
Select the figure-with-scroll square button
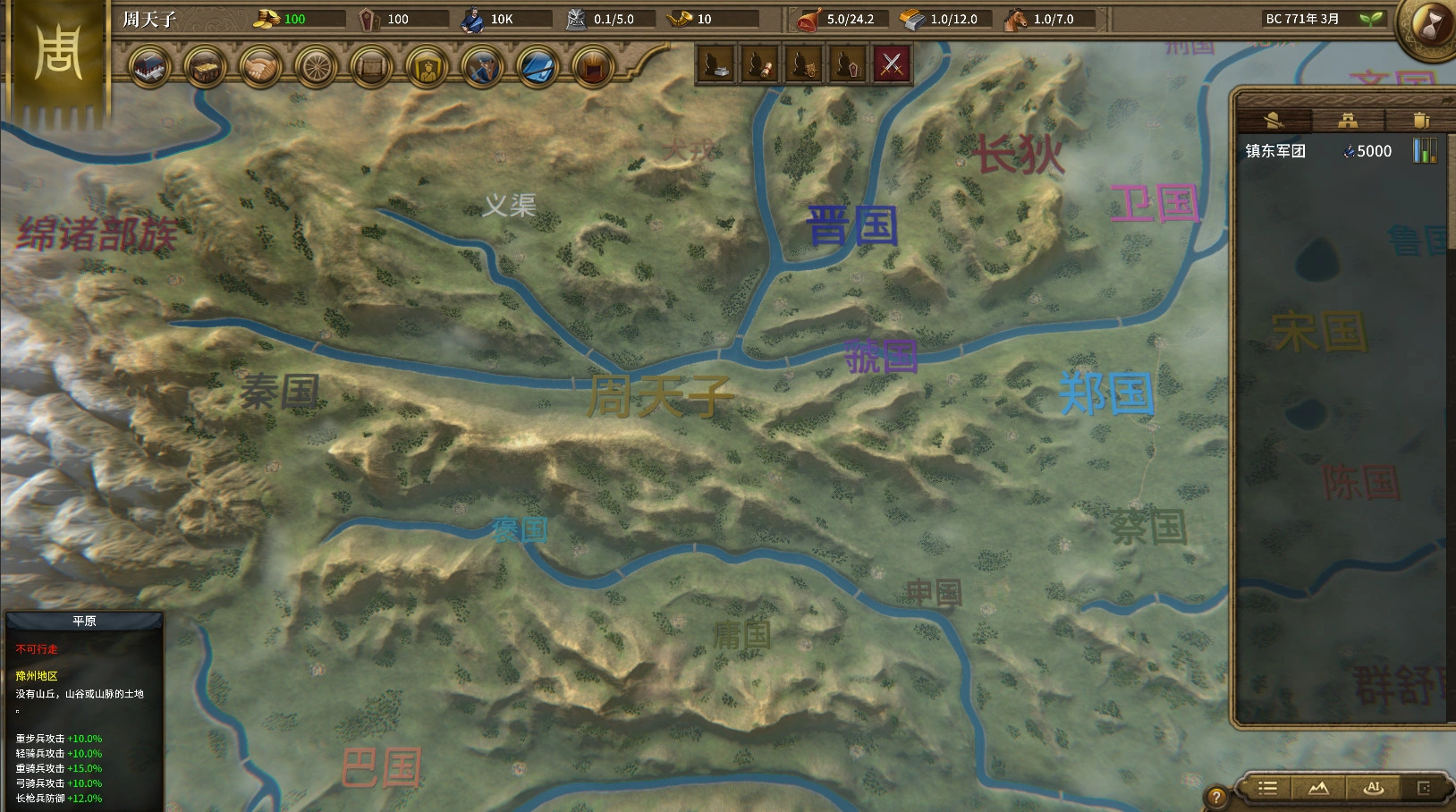click(x=761, y=63)
